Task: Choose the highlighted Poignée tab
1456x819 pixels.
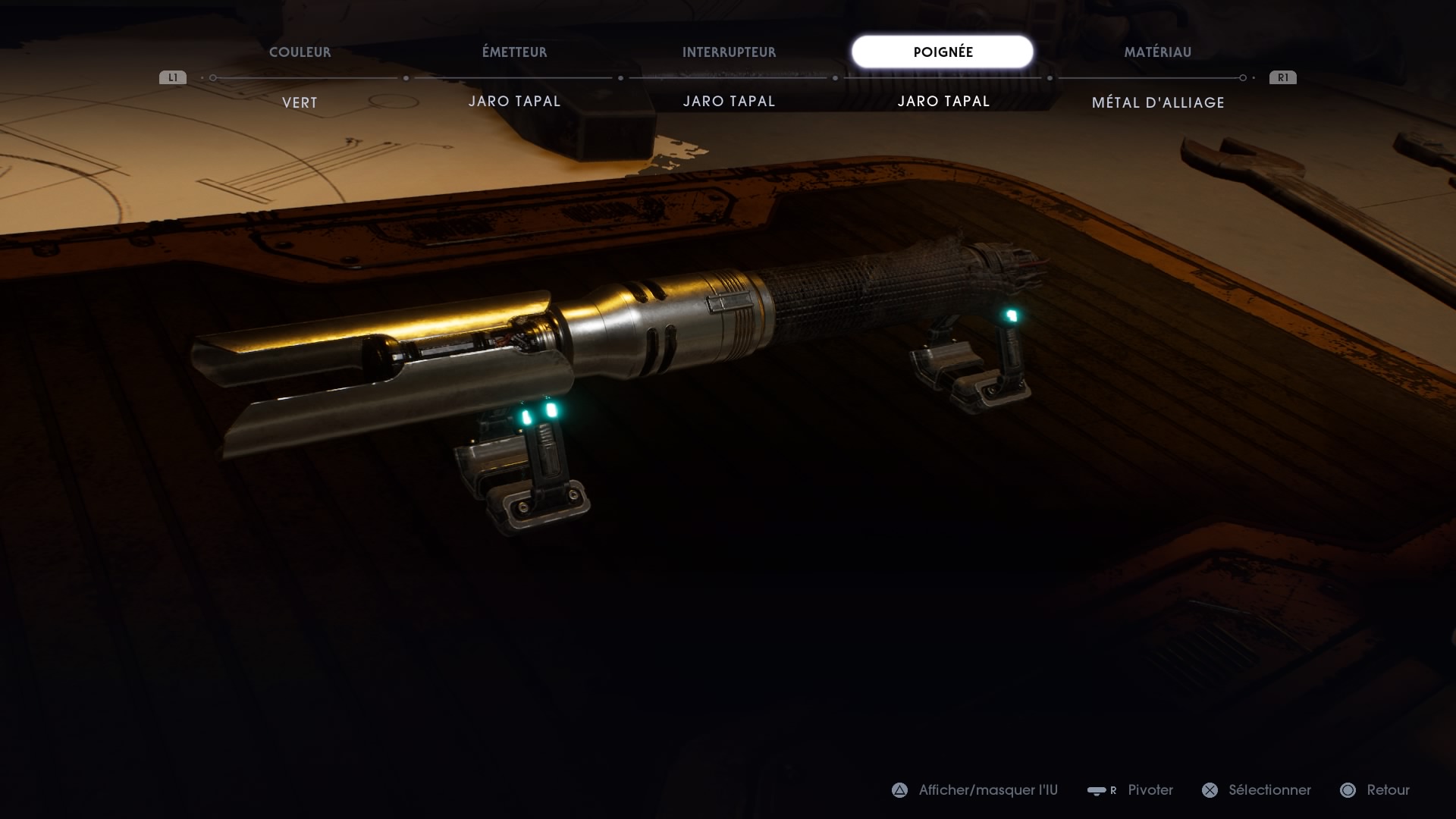Action: 943,52
